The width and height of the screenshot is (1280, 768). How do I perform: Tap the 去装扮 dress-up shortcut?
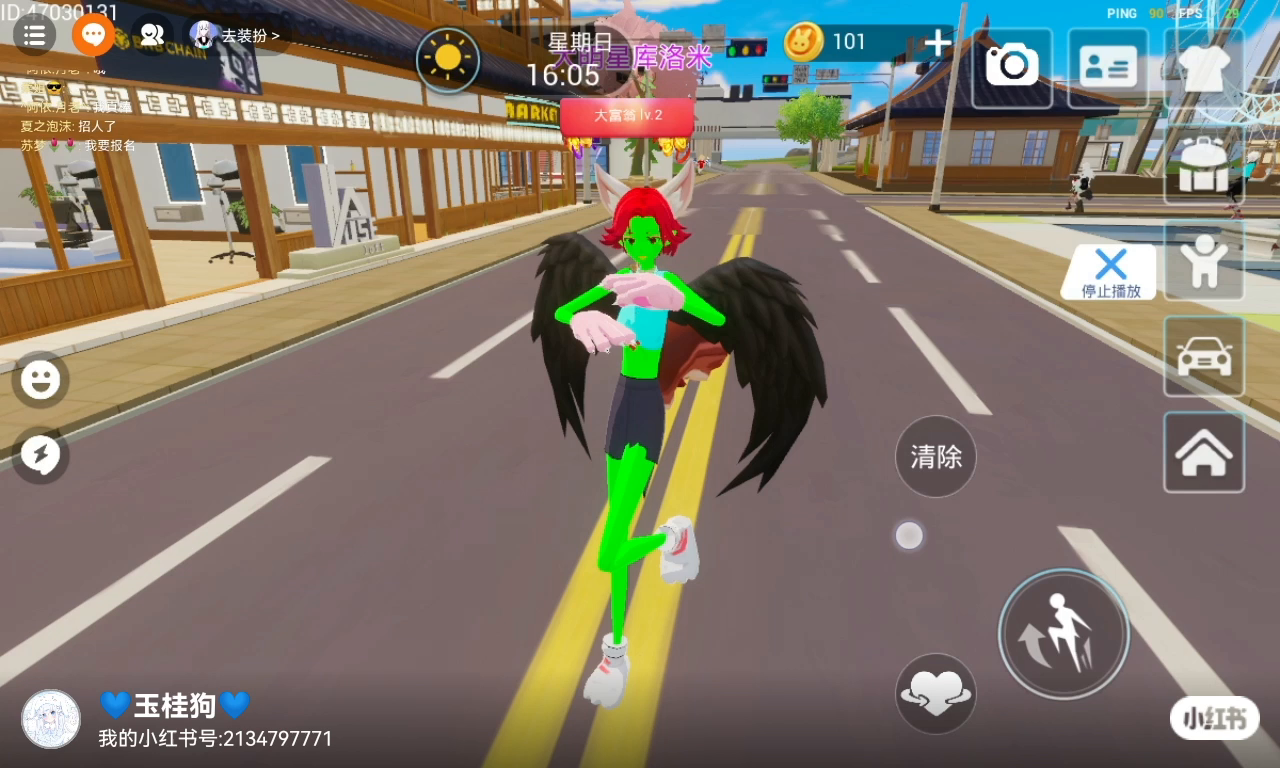pyautogui.click(x=239, y=36)
